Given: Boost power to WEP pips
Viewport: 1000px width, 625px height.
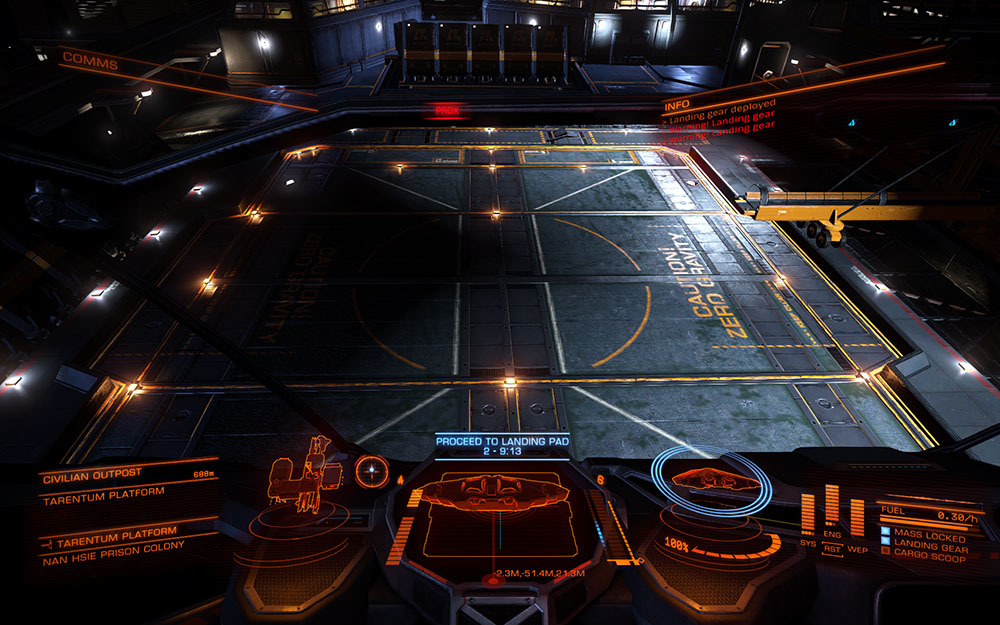Looking at the screenshot, I should 857,548.
